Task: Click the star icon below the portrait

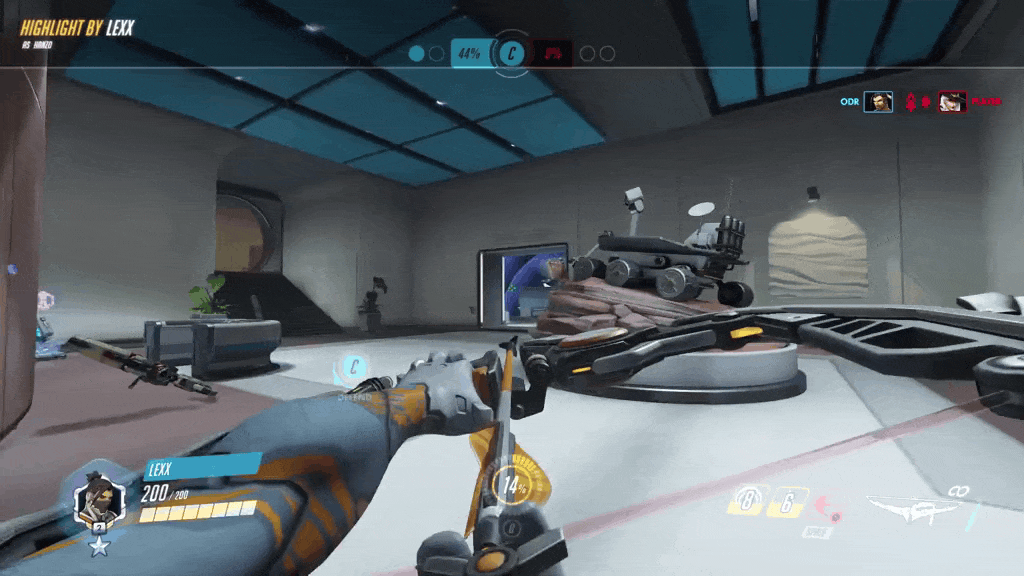Action: click(x=99, y=546)
